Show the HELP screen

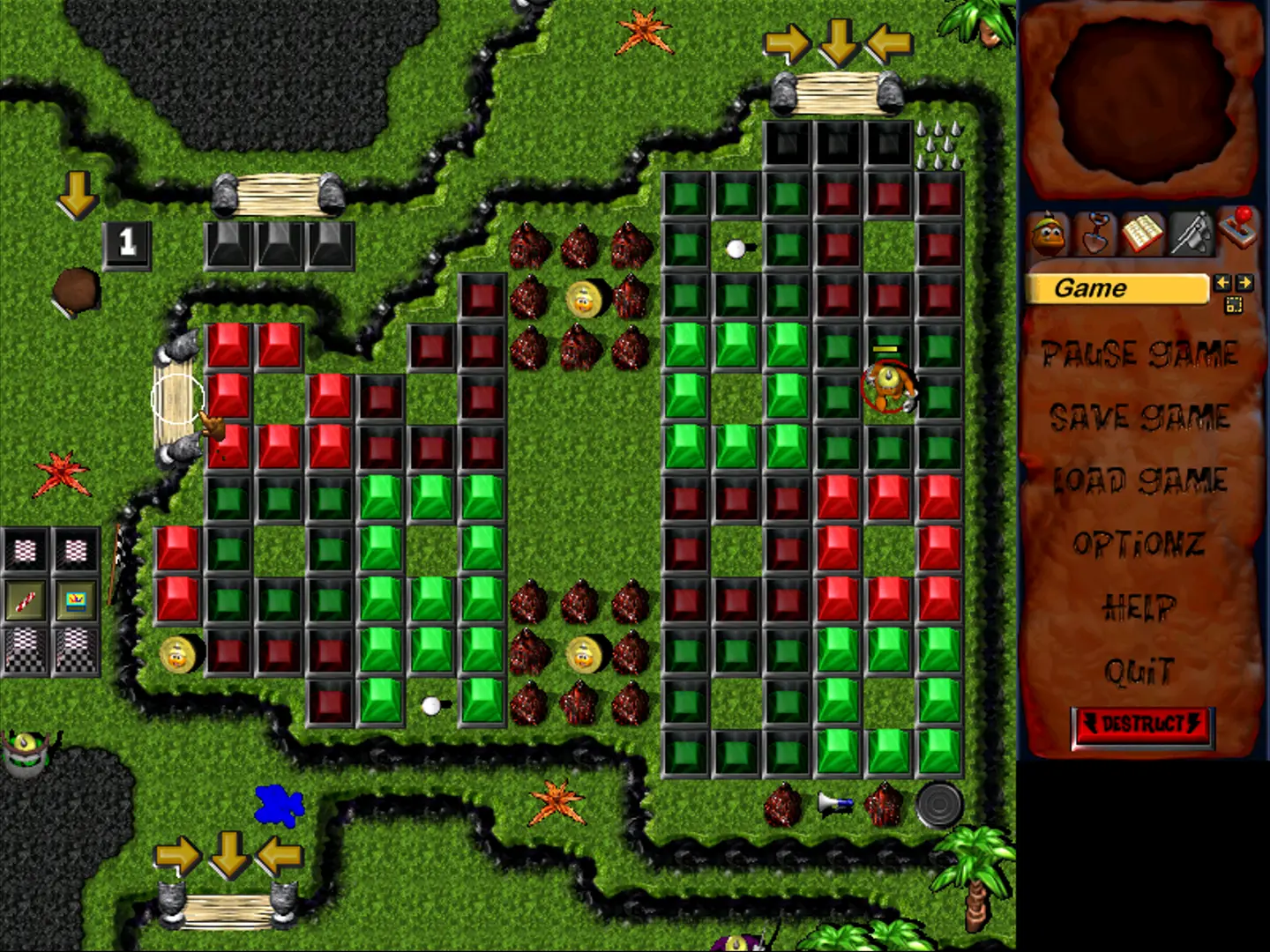point(1139,607)
